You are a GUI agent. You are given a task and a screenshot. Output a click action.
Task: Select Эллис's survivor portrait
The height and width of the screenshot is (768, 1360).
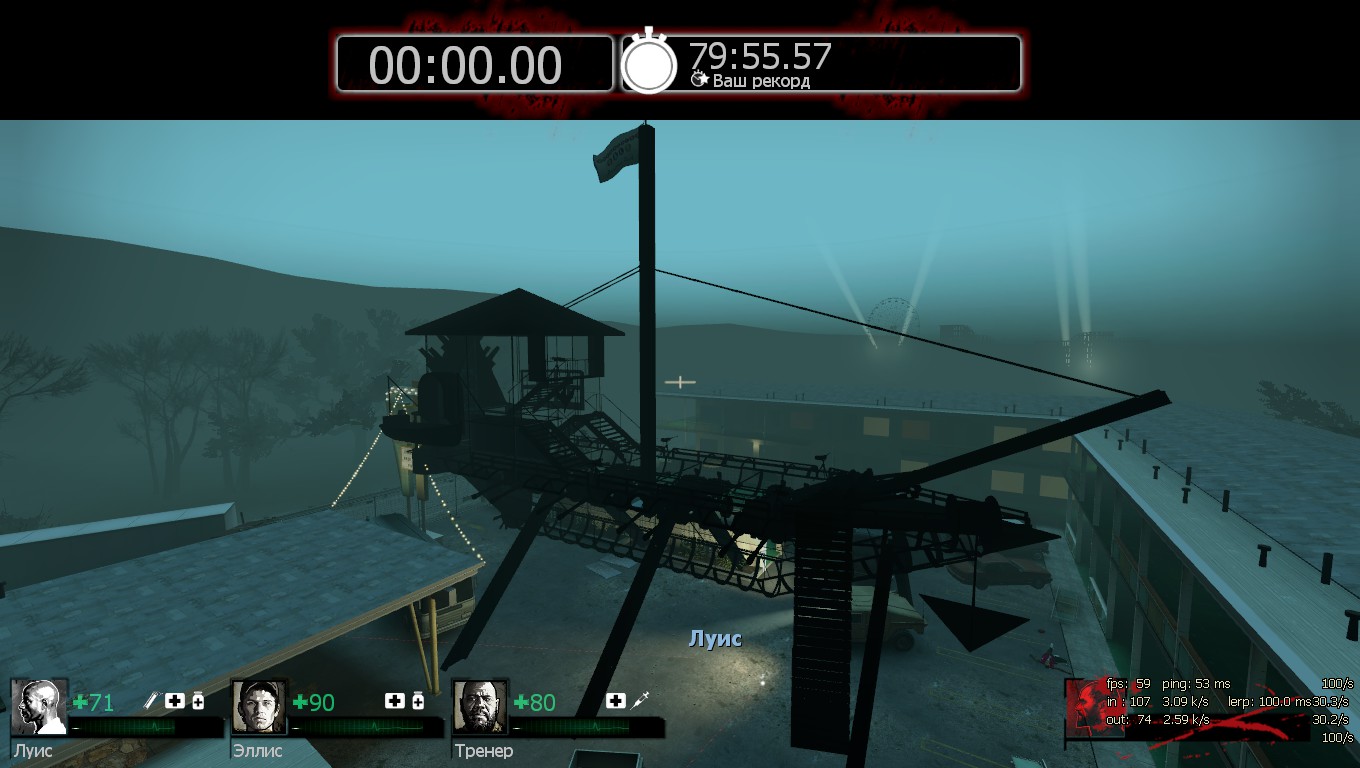coord(260,707)
